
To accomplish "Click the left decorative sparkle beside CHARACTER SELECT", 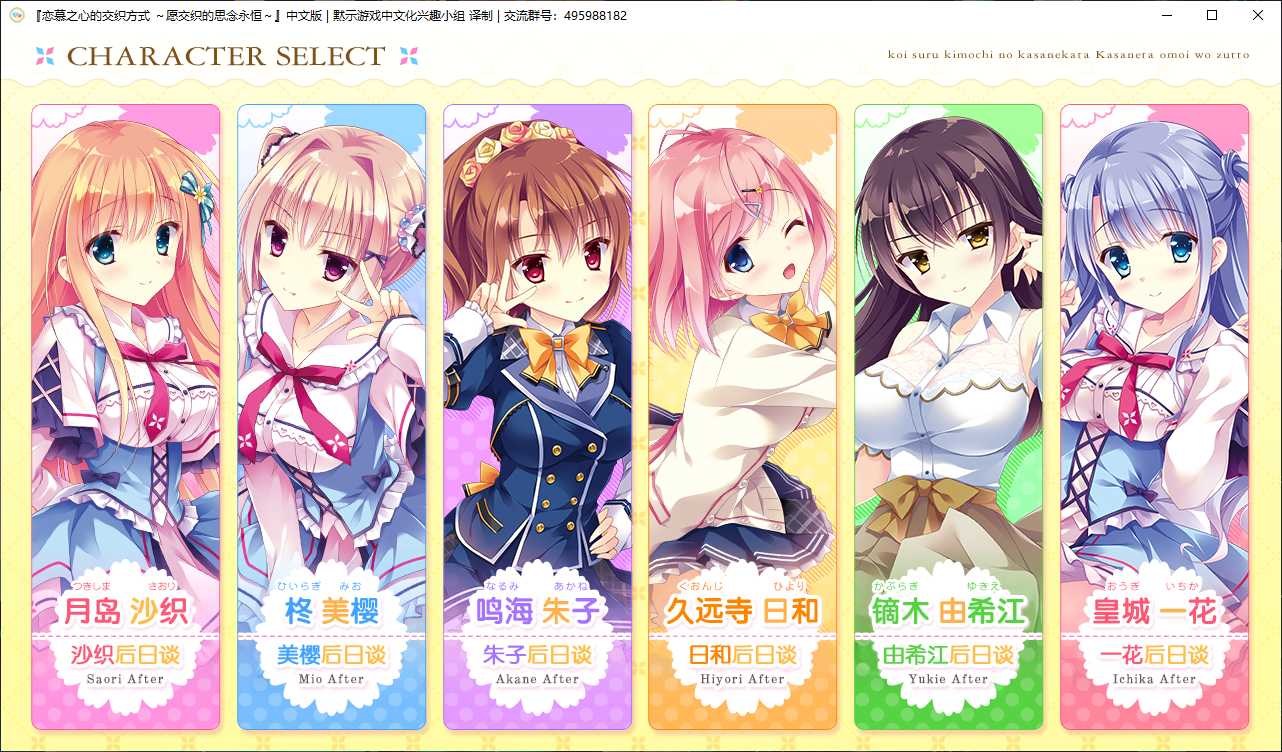I will pos(45,57).
